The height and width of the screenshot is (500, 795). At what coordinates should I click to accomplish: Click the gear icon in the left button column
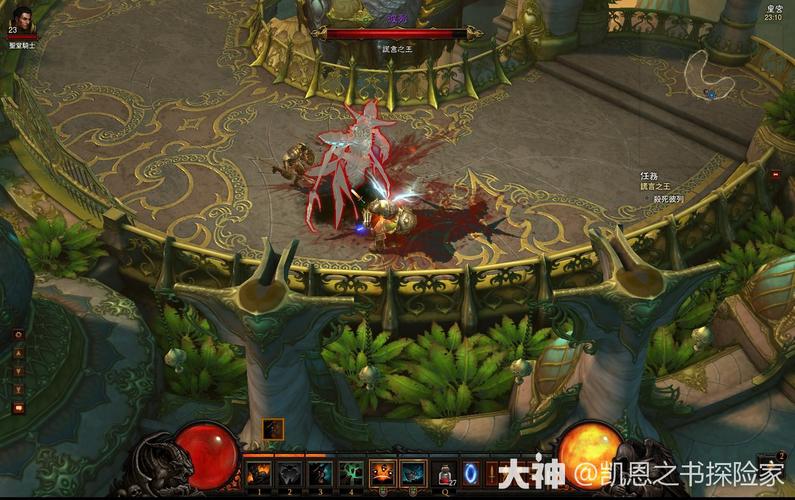tap(18, 334)
